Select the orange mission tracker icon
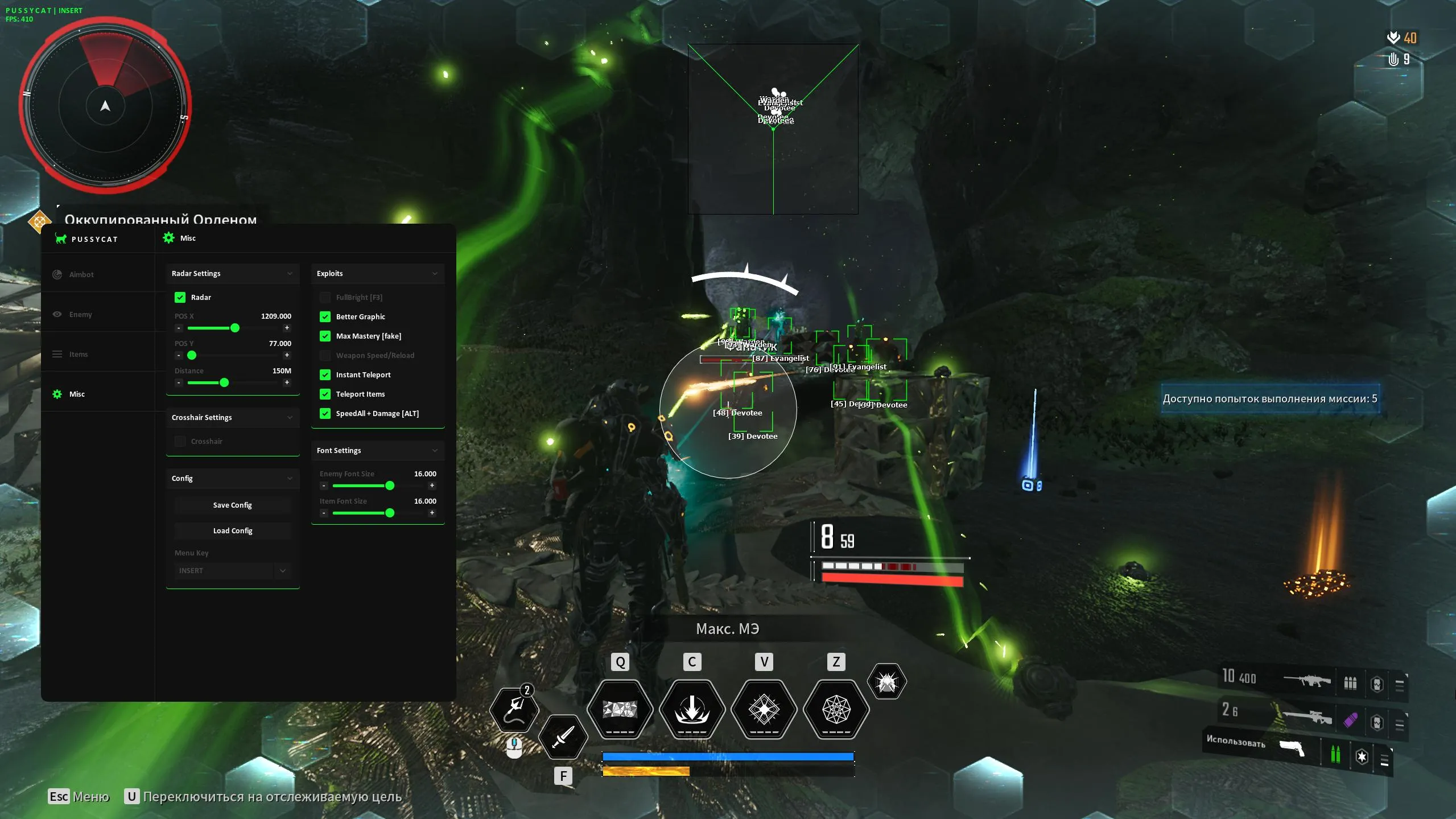The width and height of the screenshot is (1456, 819). [39, 221]
